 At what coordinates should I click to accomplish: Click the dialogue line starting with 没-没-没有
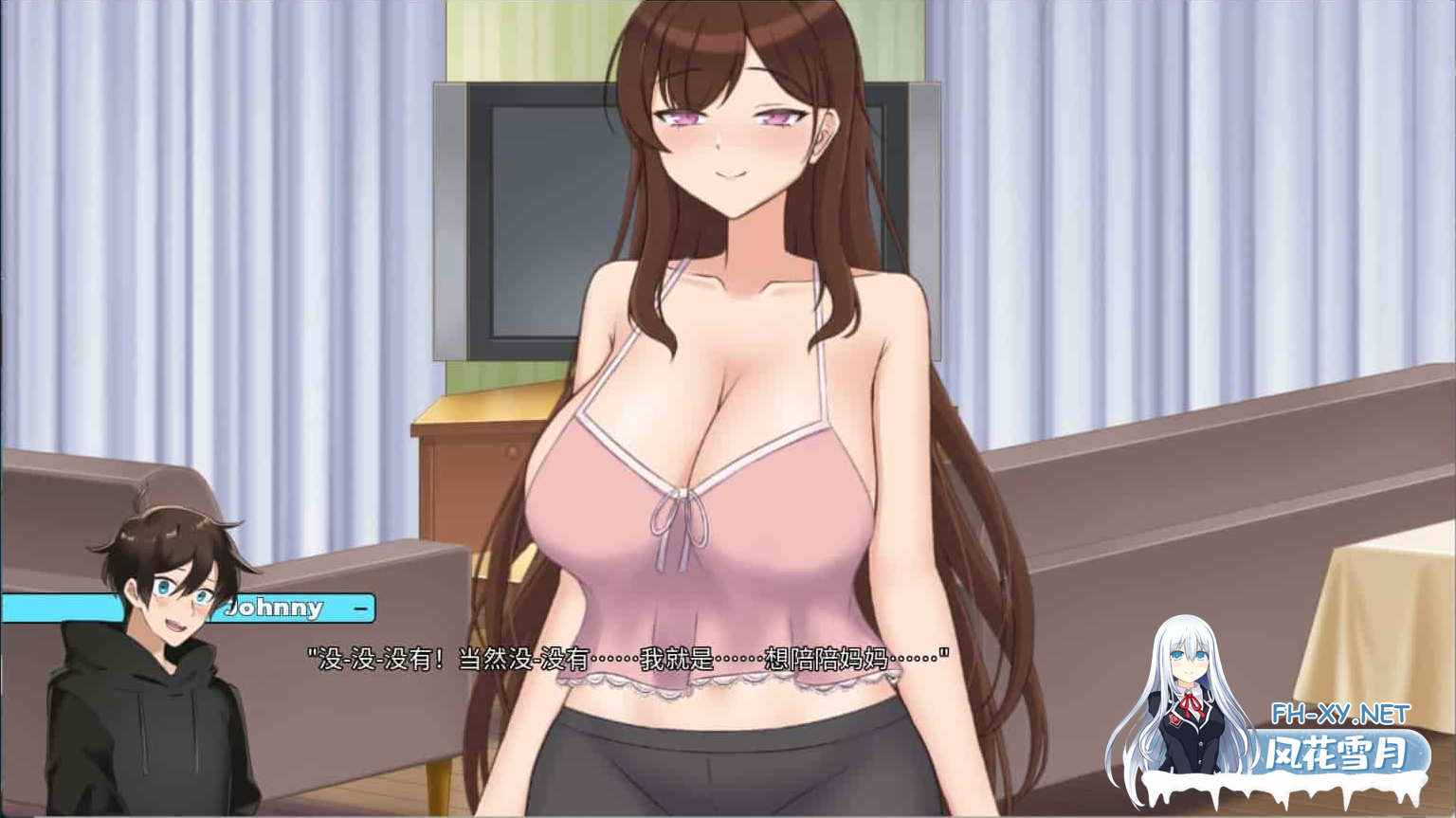[626, 655]
